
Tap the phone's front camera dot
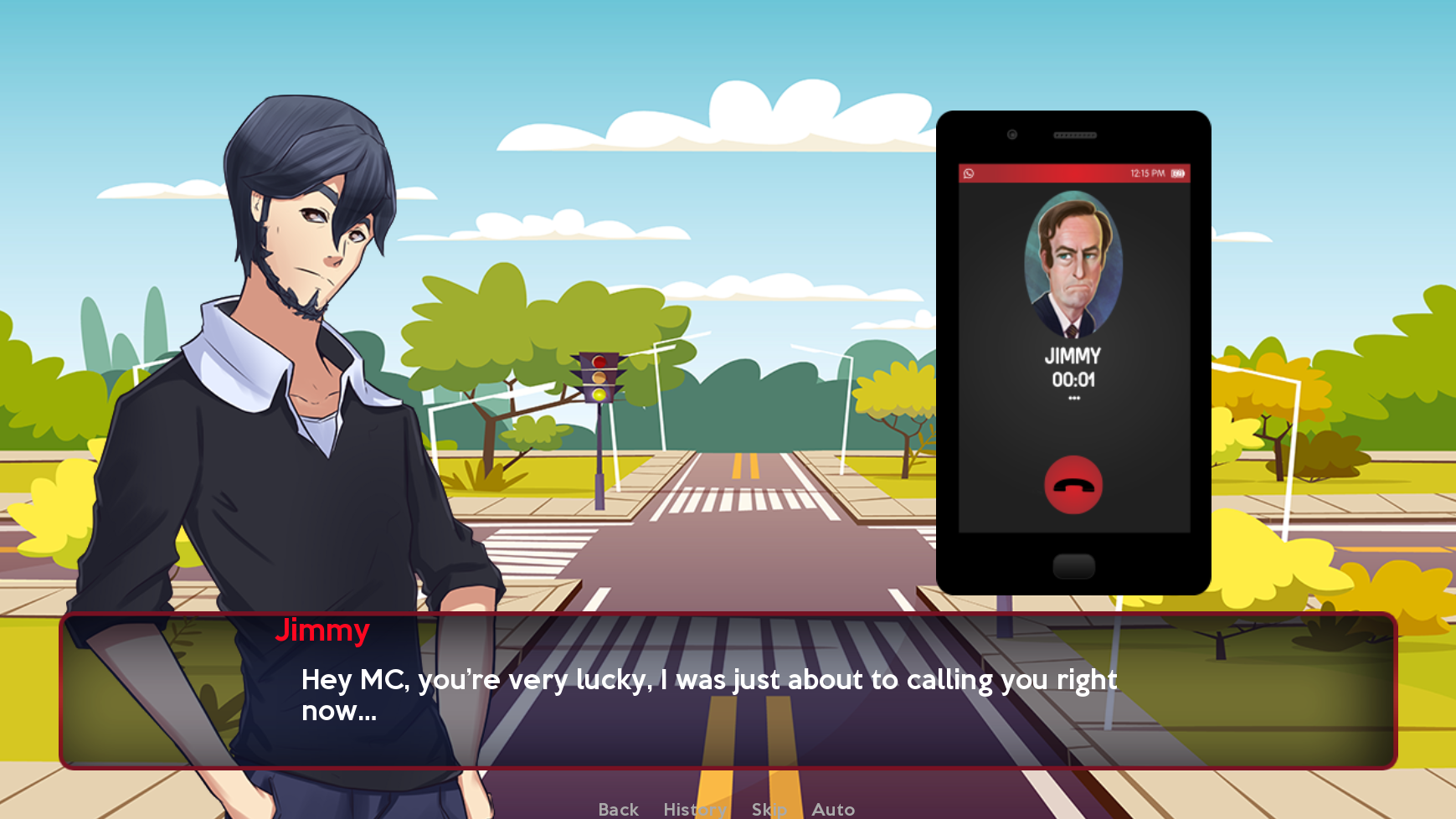pos(1011,133)
